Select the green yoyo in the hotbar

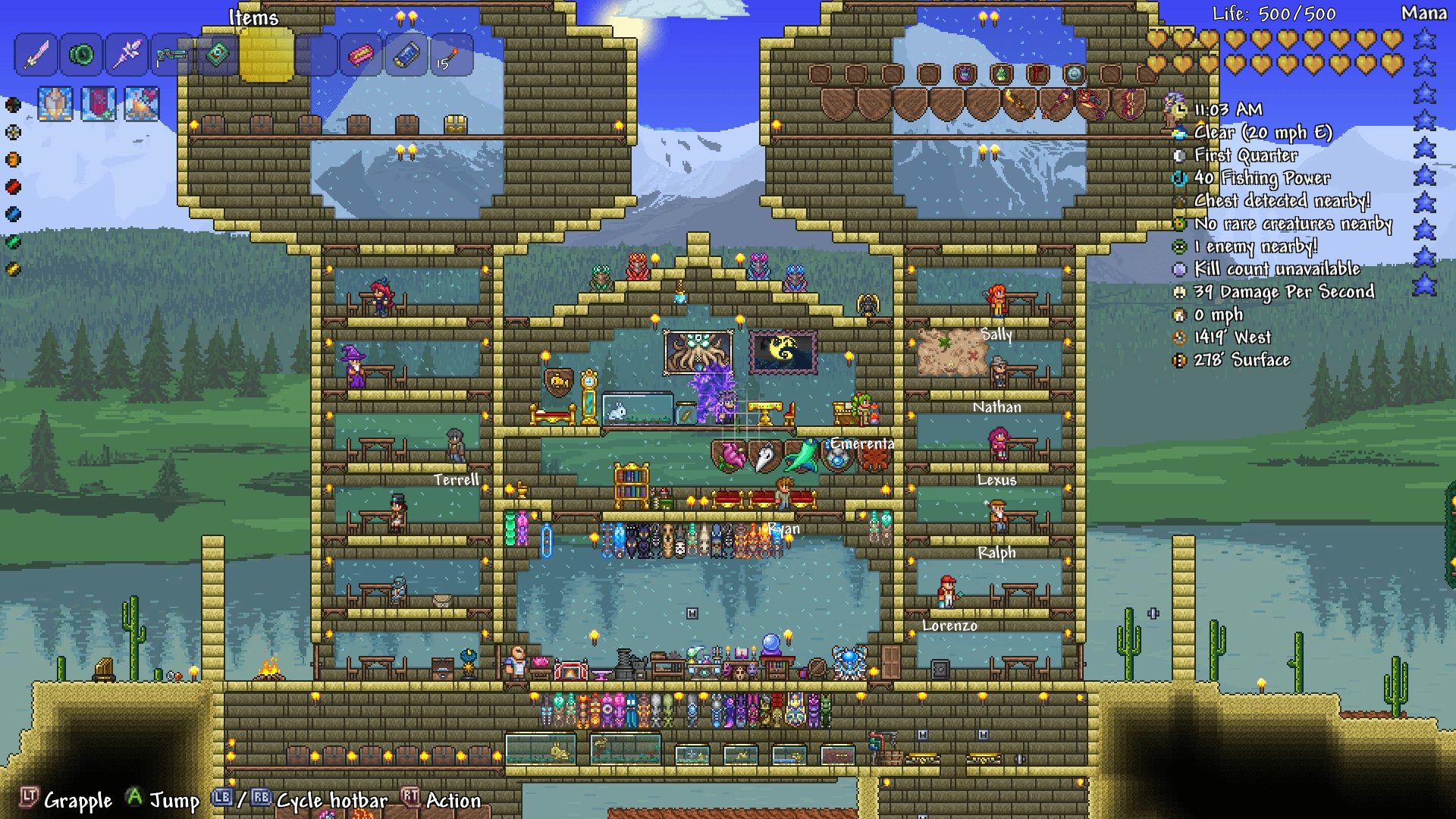pyautogui.click(x=80, y=55)
